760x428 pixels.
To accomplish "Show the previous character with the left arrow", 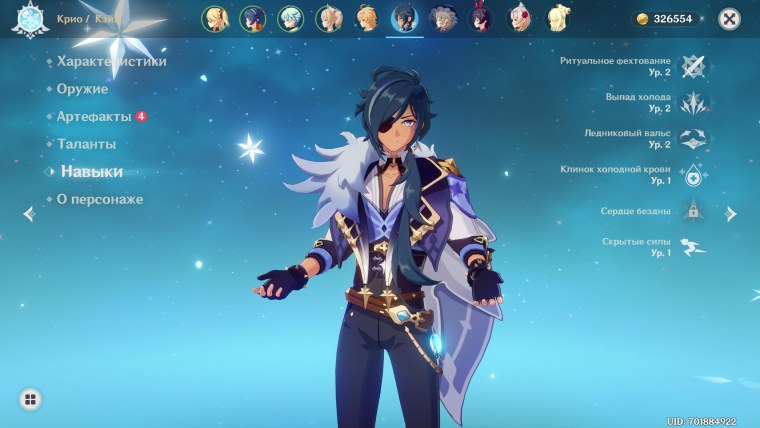I will [28, 213].
